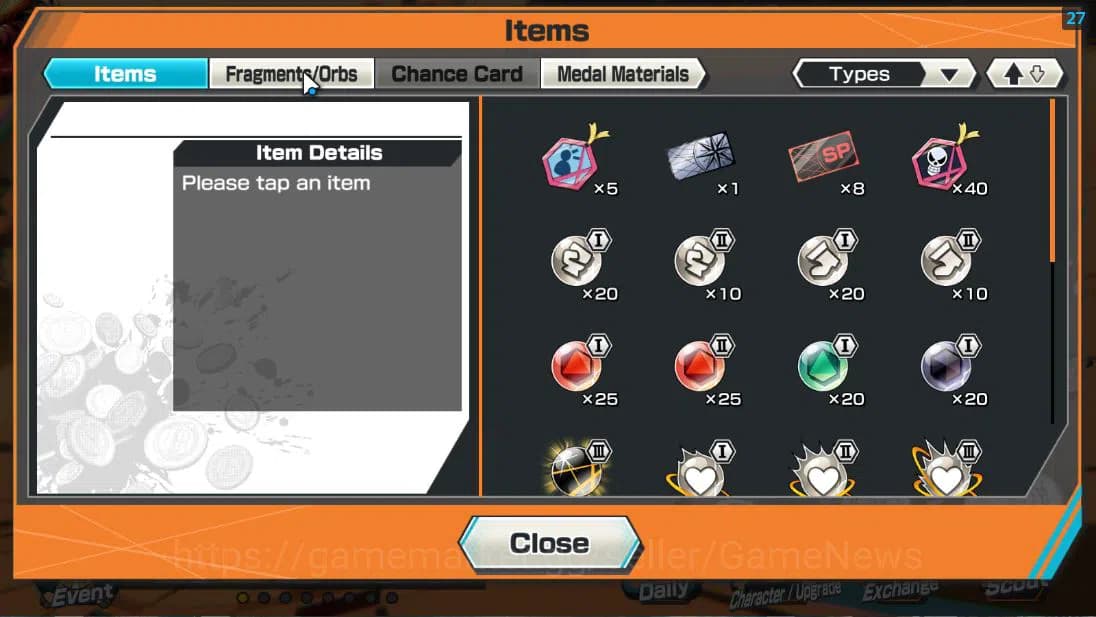This screenshot has height=617, width=1096.
Task: Select the red orb tier II item
Action: (x=700, y=367)
